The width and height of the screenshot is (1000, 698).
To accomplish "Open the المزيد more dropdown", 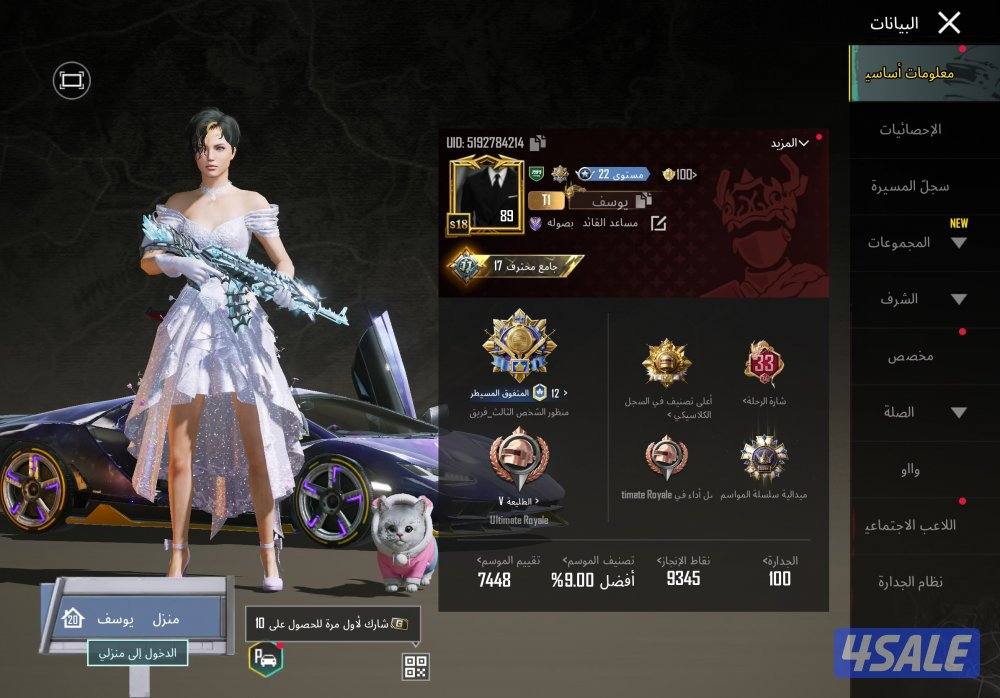I will 789,143.
